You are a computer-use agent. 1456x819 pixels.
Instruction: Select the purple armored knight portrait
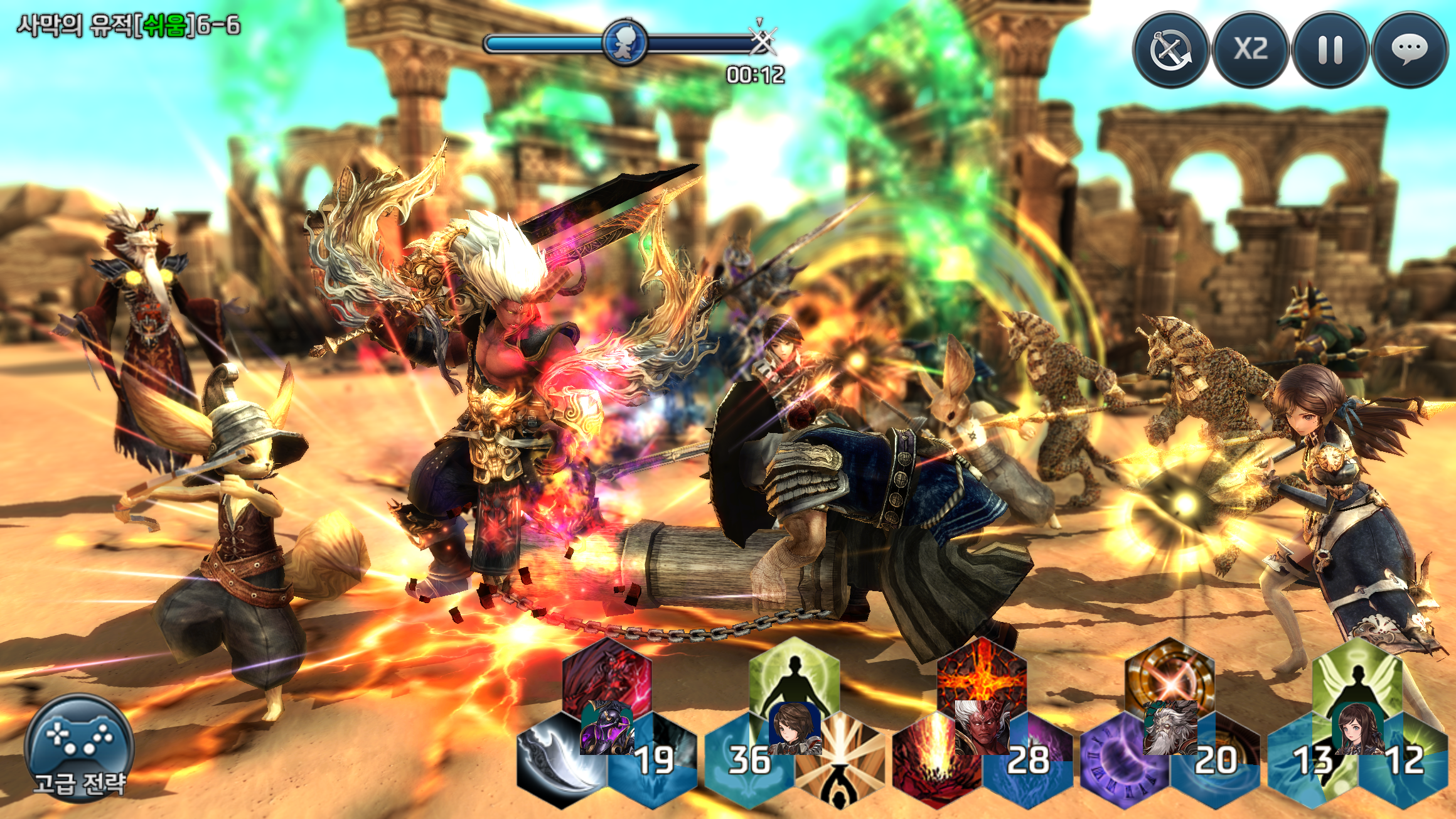click(x=606, y=728)
